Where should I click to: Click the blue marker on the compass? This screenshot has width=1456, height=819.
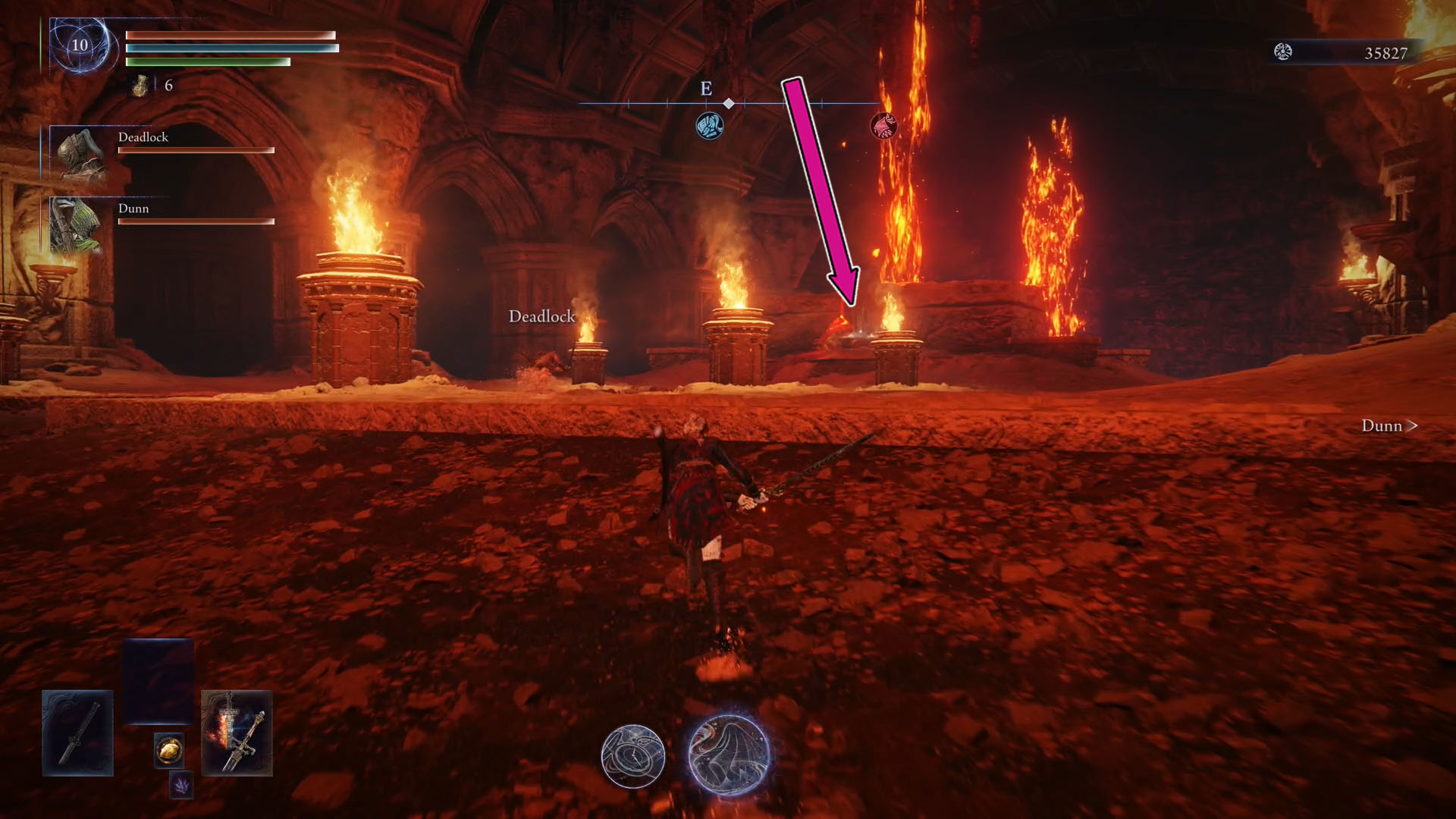[708, 126]
